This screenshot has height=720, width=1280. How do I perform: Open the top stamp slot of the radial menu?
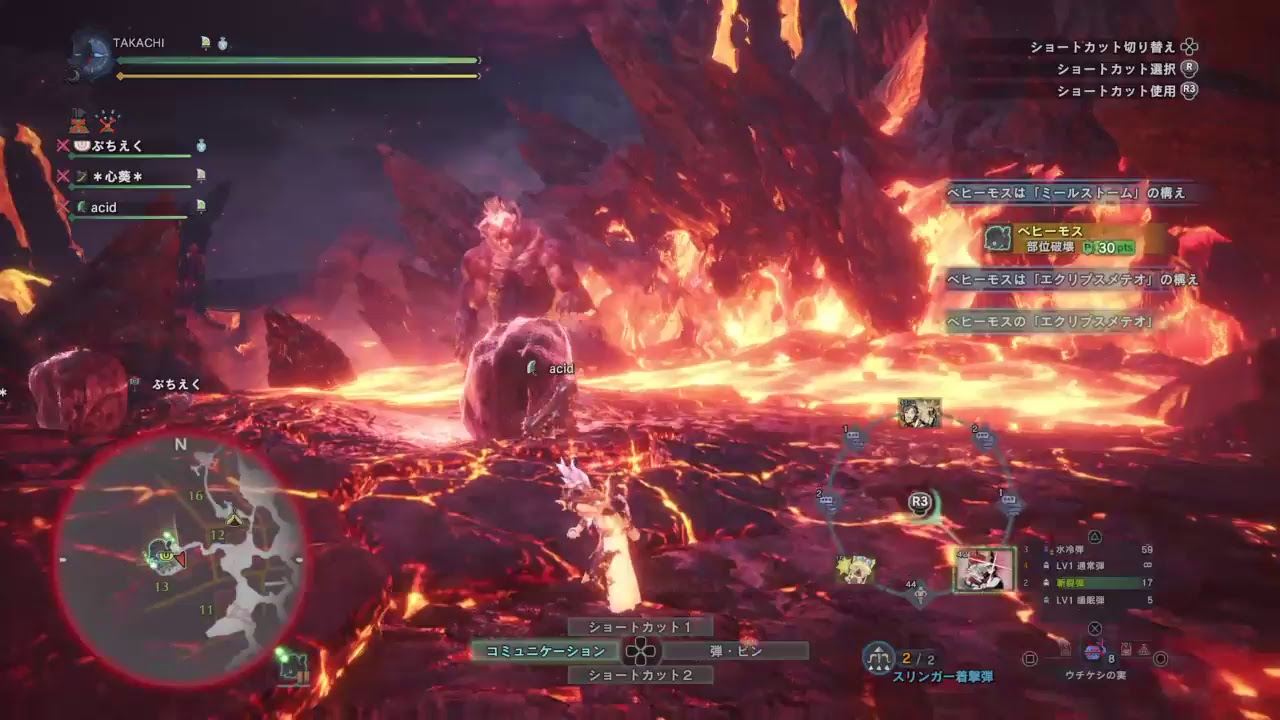pos(918,415)
